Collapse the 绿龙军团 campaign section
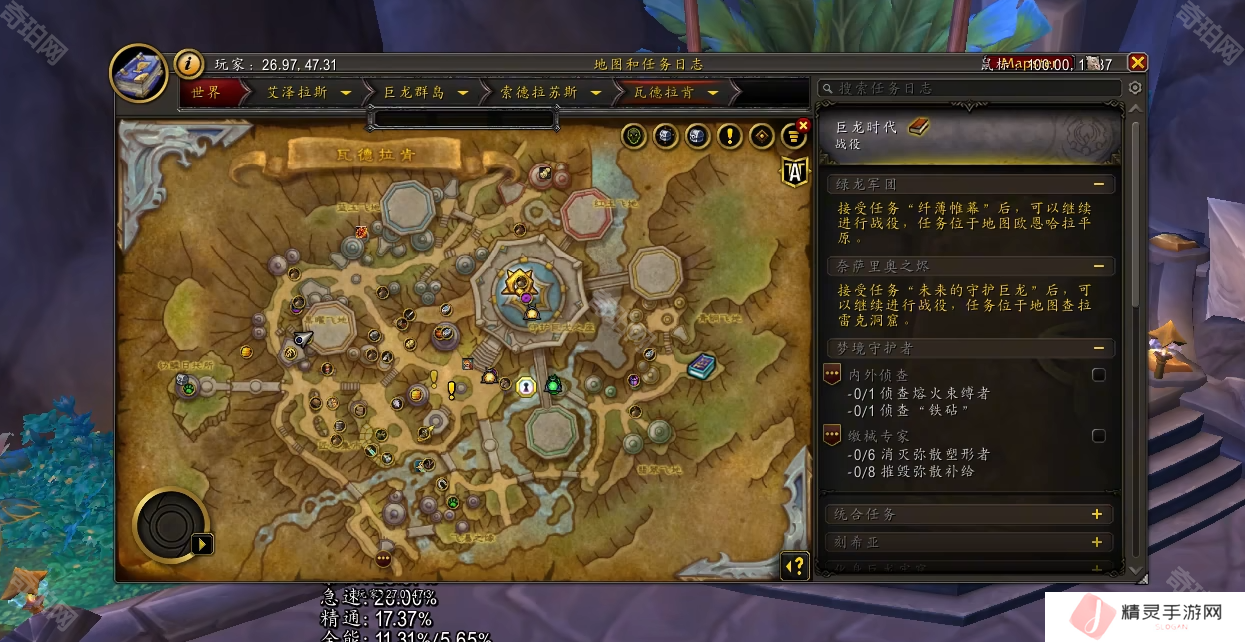Screen dimensions: 1245x642 click(1098, 184)
